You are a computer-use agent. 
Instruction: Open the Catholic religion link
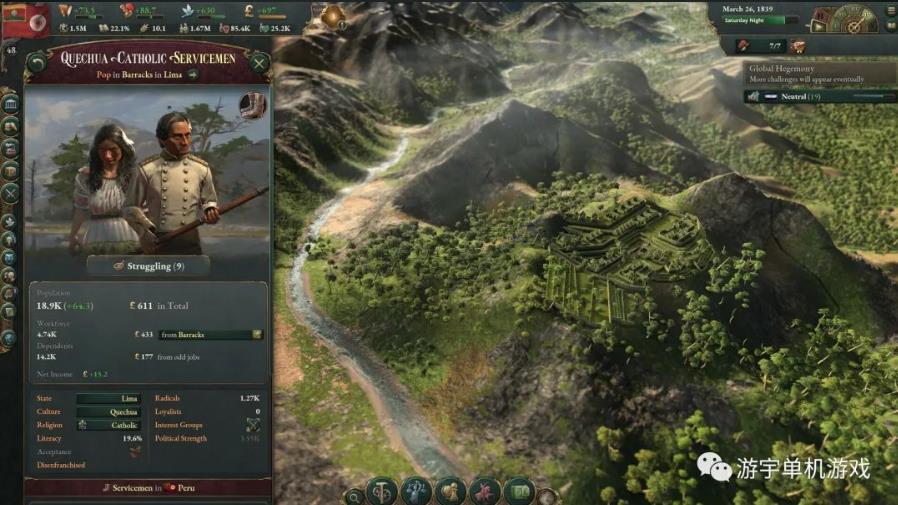pos(109,425)
